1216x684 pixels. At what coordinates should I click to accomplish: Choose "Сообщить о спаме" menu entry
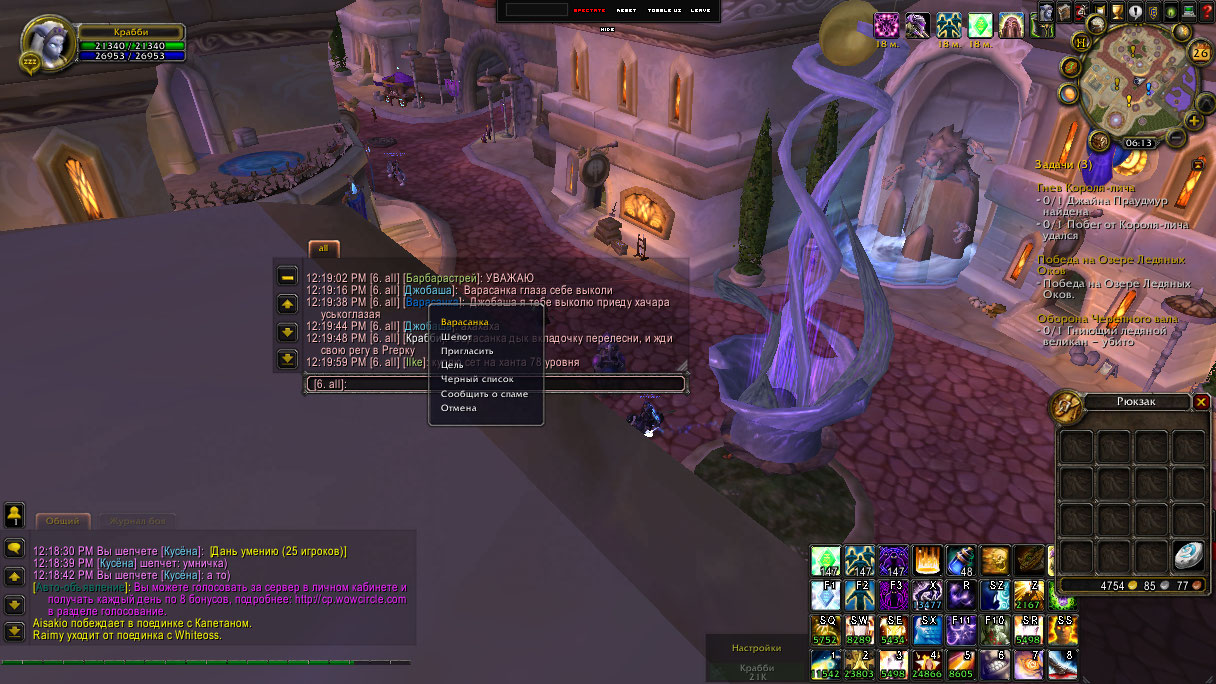[x=484, y=394]
